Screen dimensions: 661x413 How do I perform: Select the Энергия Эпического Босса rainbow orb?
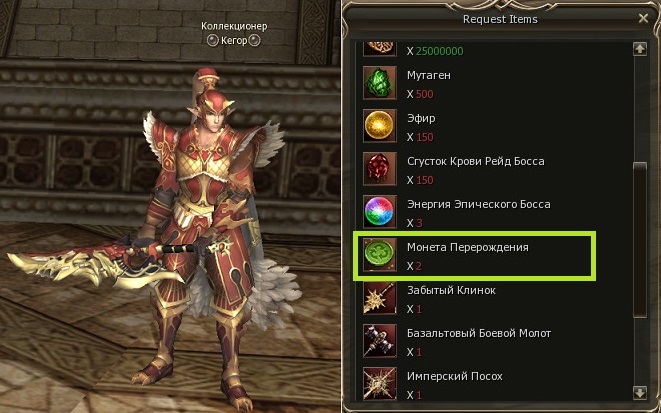pos(379,211)
